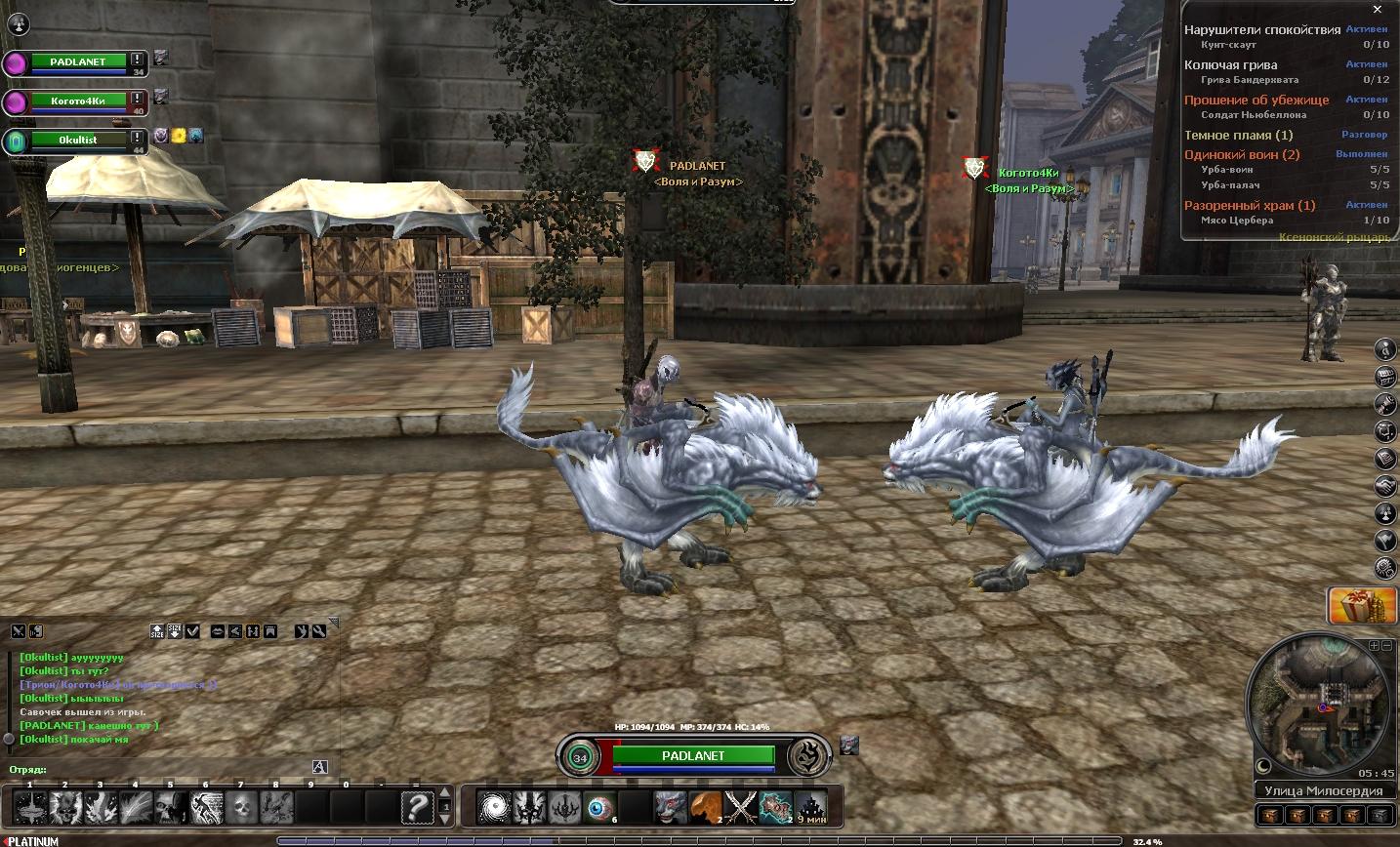Zoom out the minimap with minus button
This screenshot has width=1400, height=847.
pyautogui.click(x=1386, y=646)
